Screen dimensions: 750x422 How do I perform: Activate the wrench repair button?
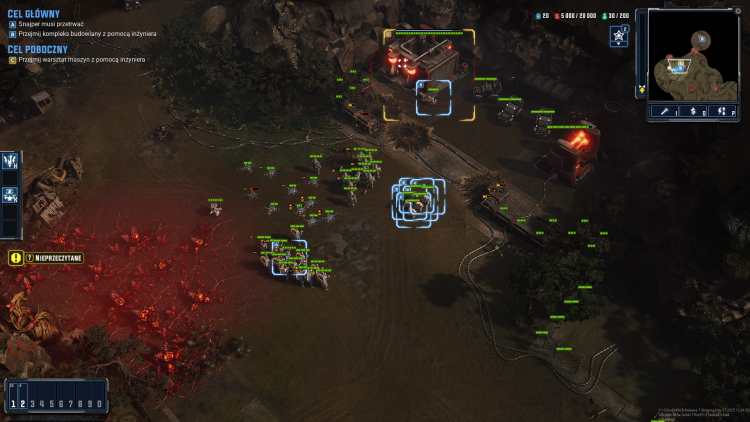(665, 111)
